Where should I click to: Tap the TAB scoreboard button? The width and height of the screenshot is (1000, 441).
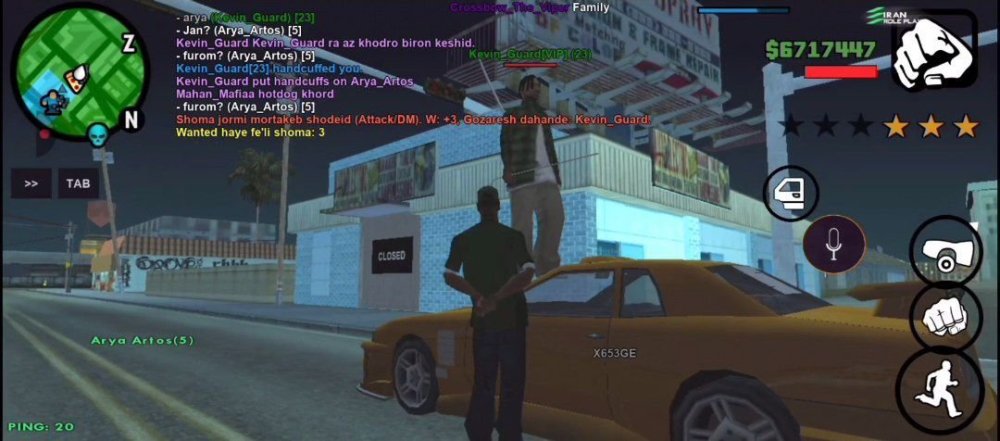[x=78, y=184]
